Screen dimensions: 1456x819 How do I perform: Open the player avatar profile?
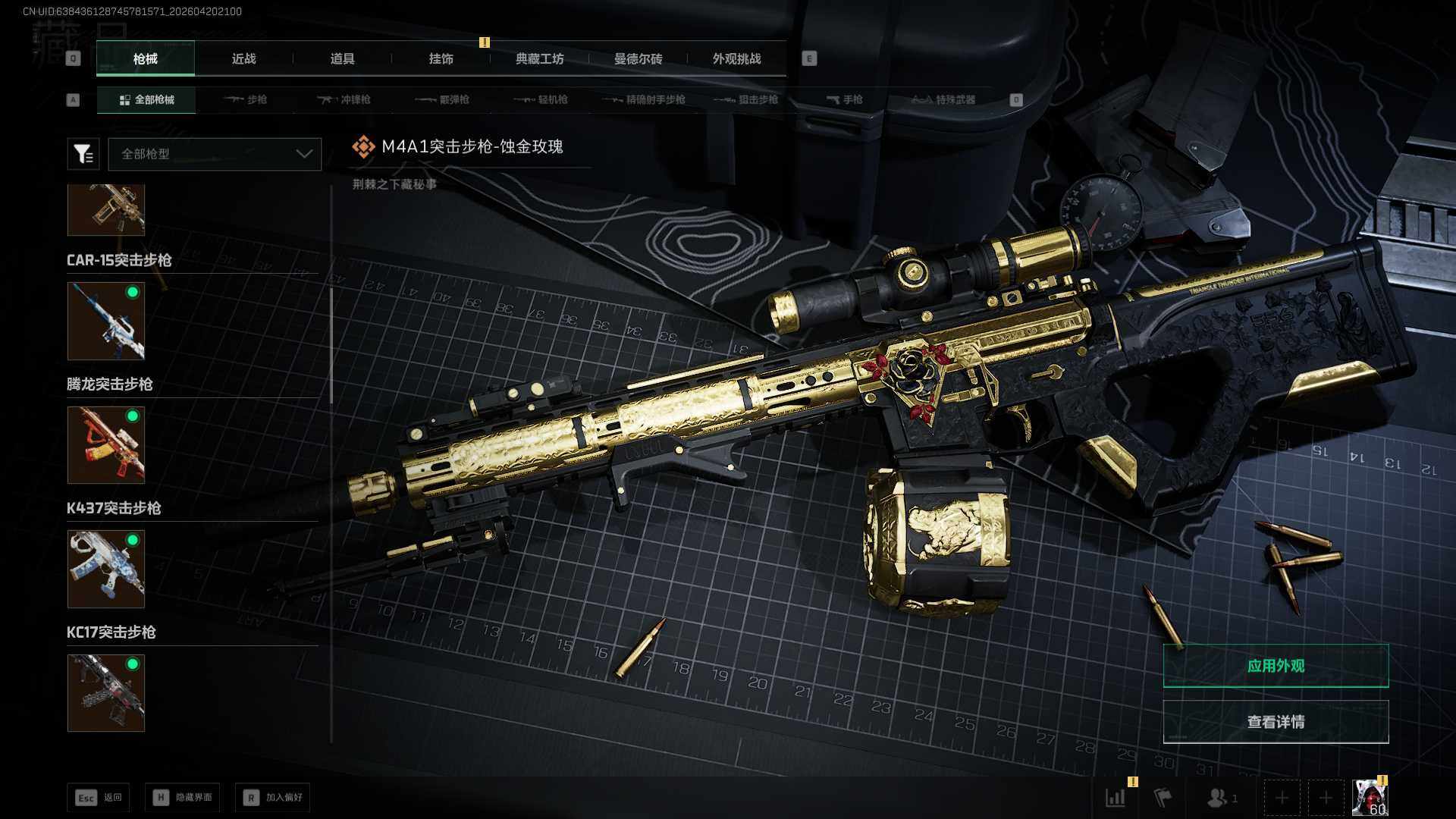1370,798
